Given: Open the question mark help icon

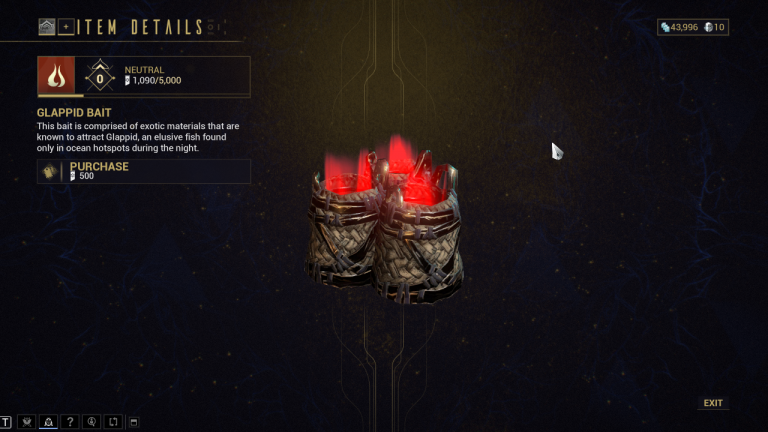Looking at the screenshot, I should [70, 422].
